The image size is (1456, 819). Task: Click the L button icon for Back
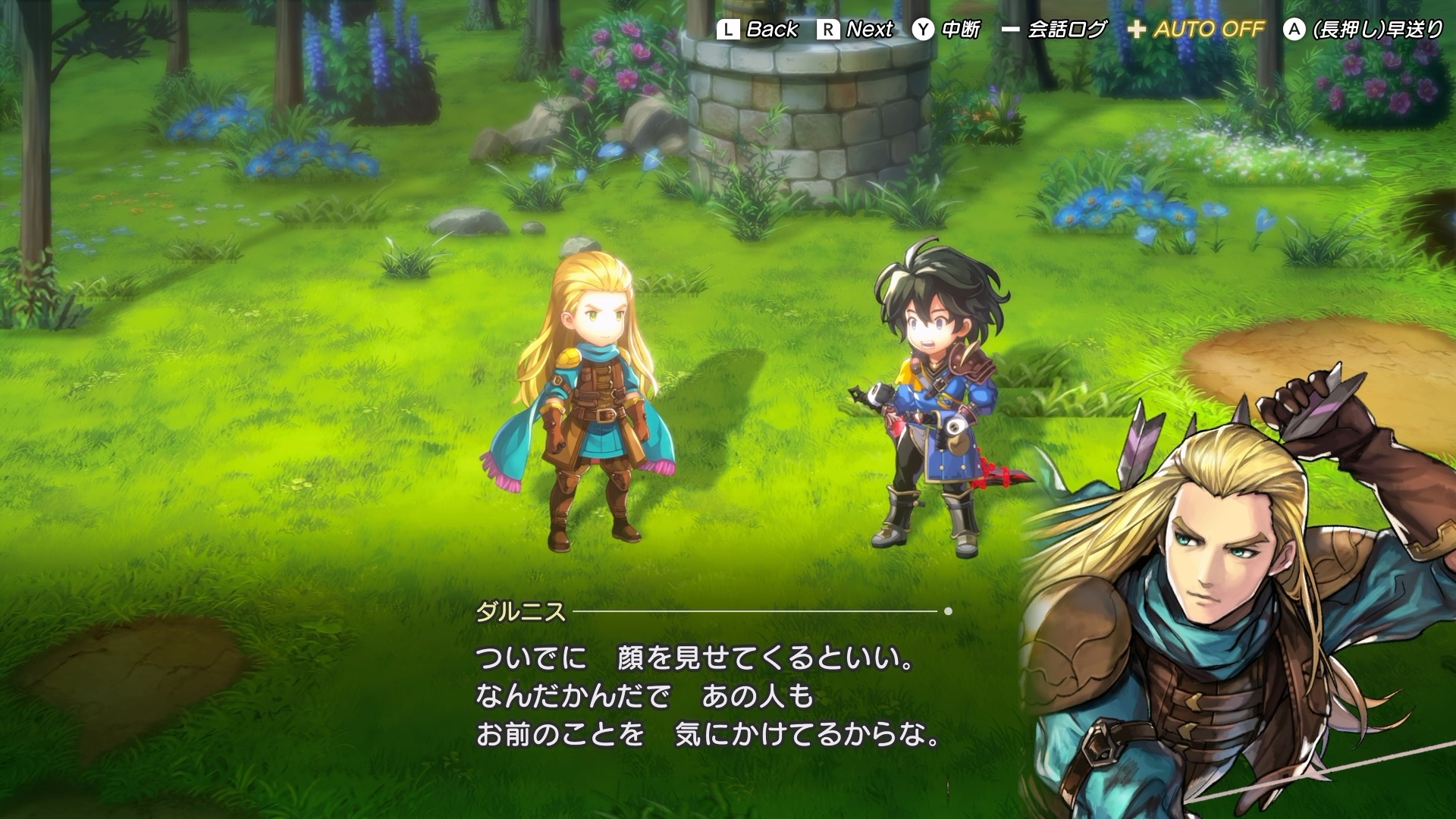pyautogui.click(x=730, y=30)
